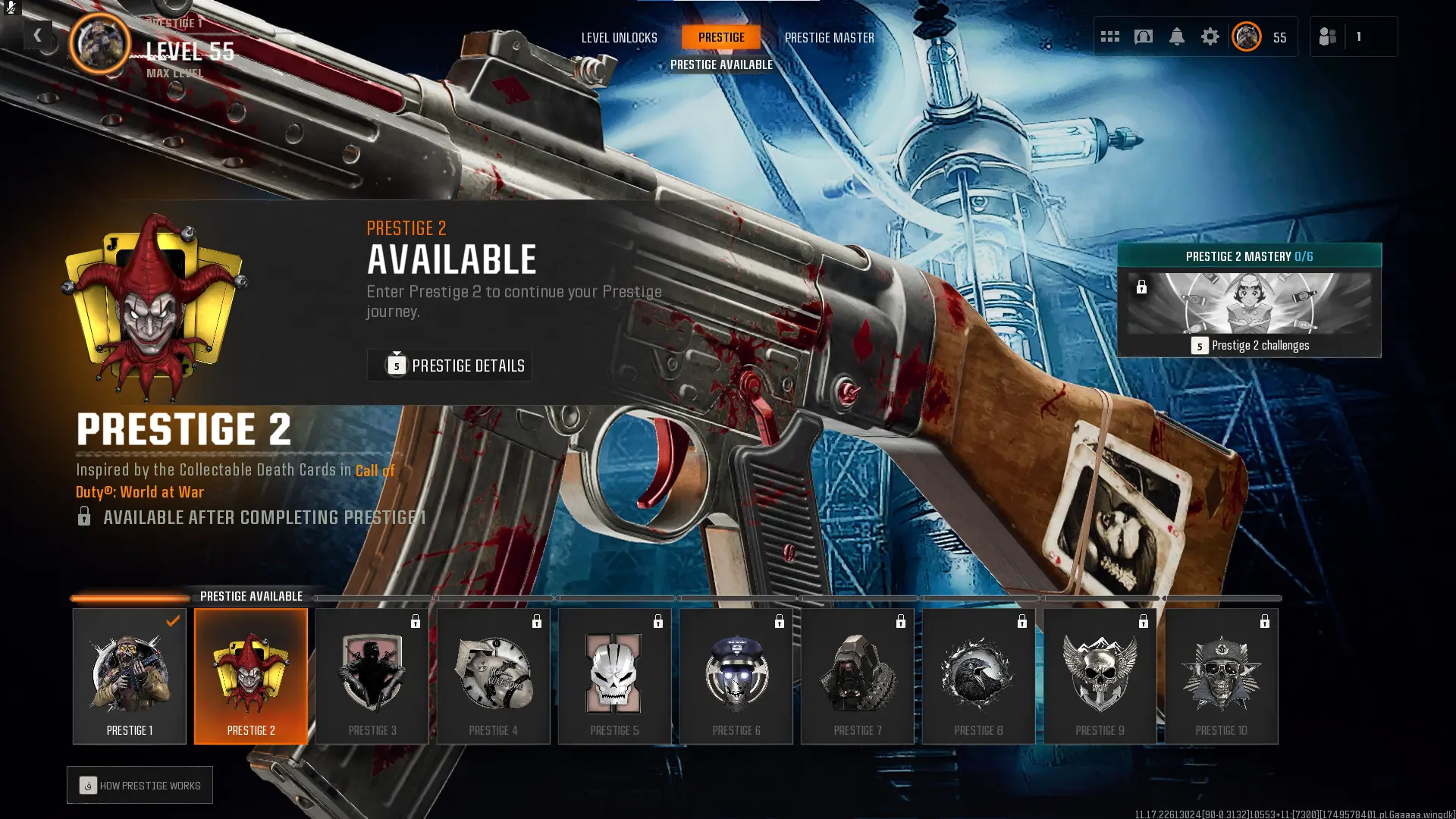Image resolution: width=1456 pixels, height=819 pixels.
Task: Choose the Prestige 2 jester tile
Action: click(251, 676)
